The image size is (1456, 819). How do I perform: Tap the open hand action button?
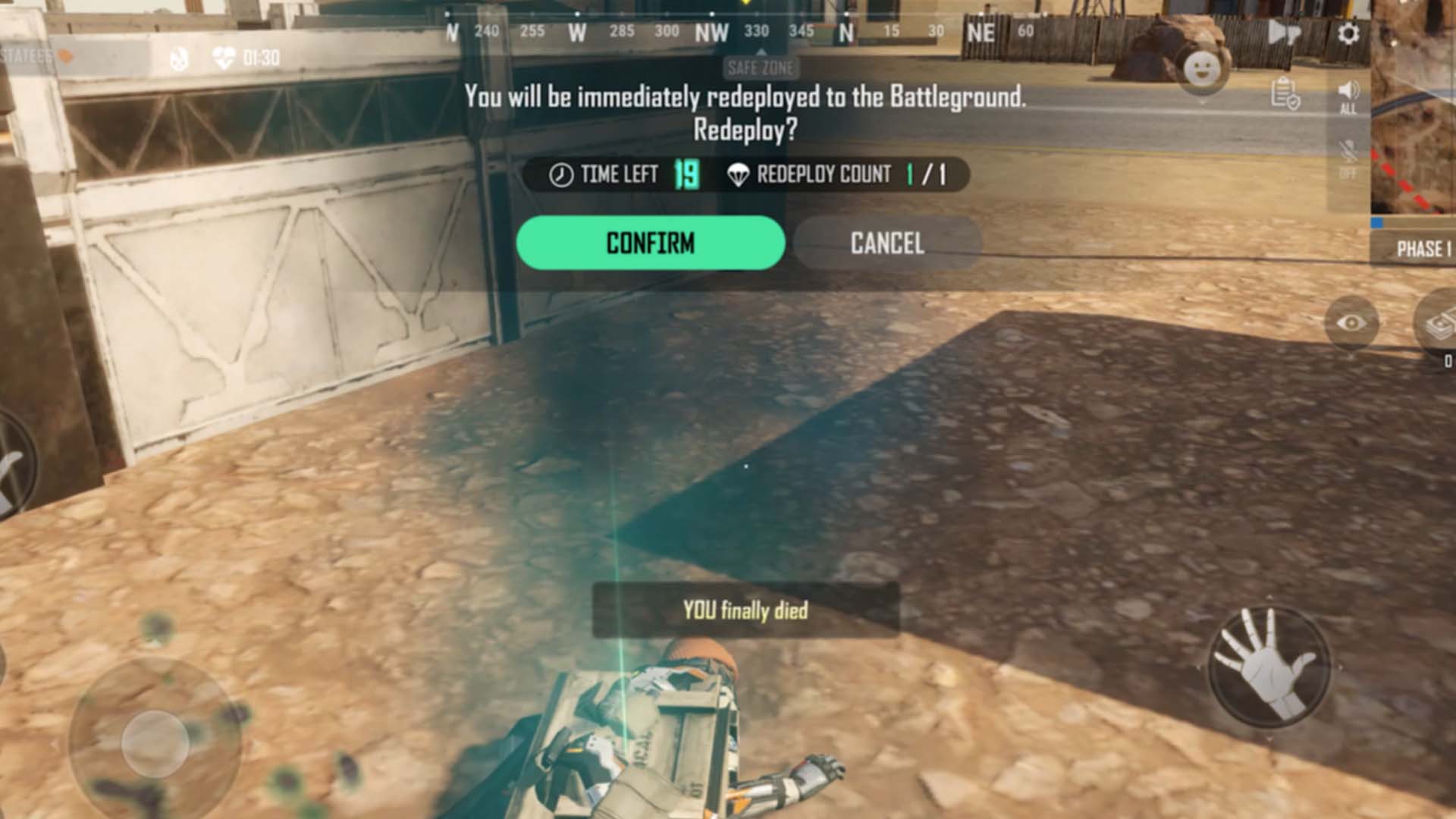1268,666
